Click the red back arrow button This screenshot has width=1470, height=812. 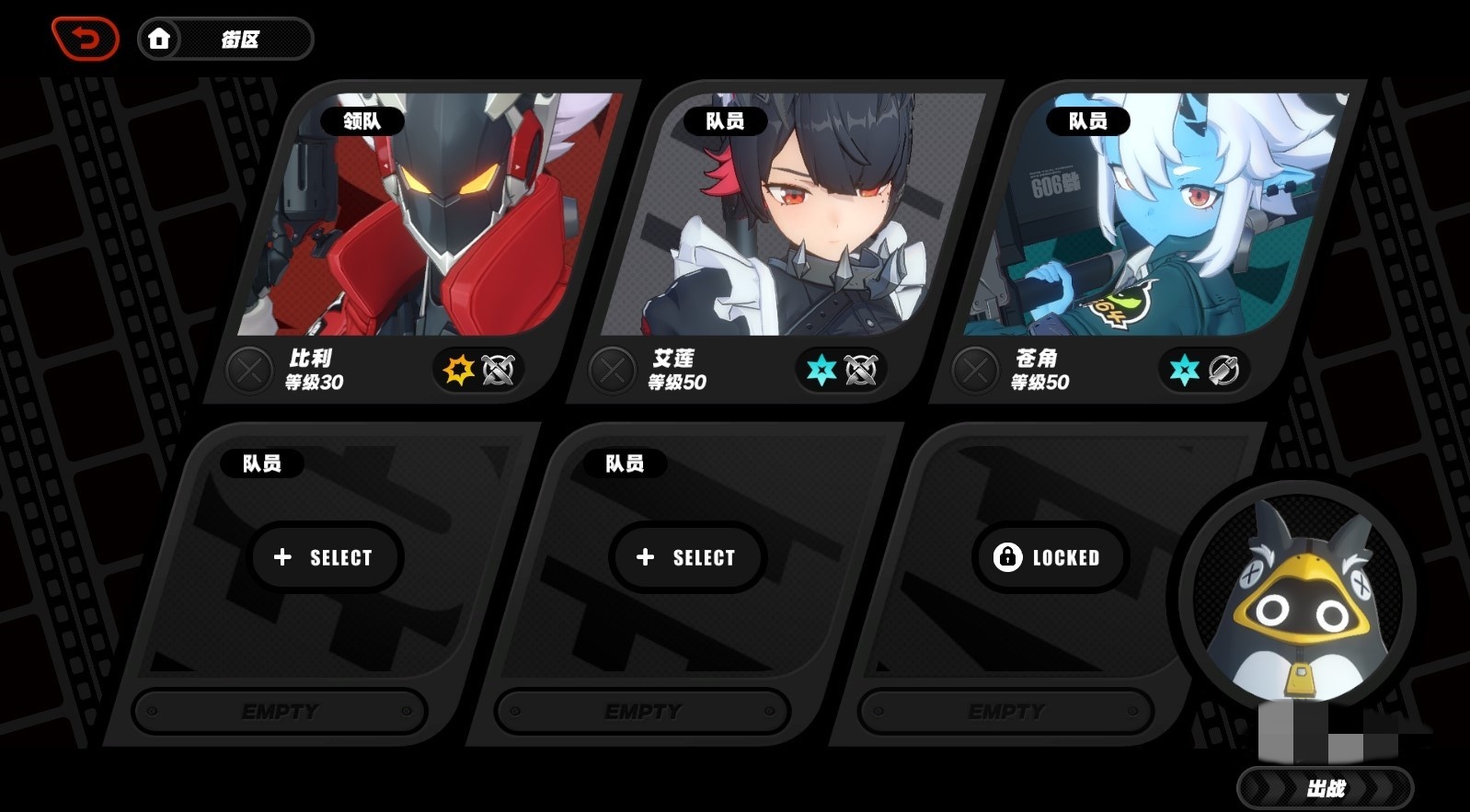point(86,39)
